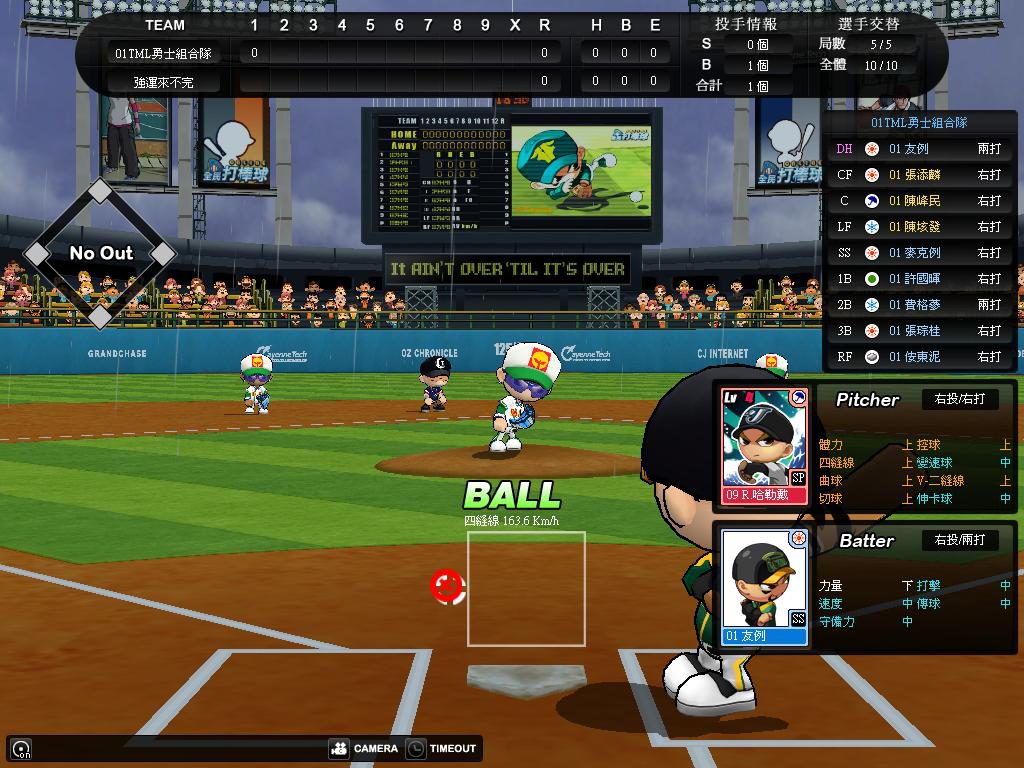Toggle the circular 'on' icon in bottom bar
Screen dimensions: 1024x768
[x=20, y=748]
